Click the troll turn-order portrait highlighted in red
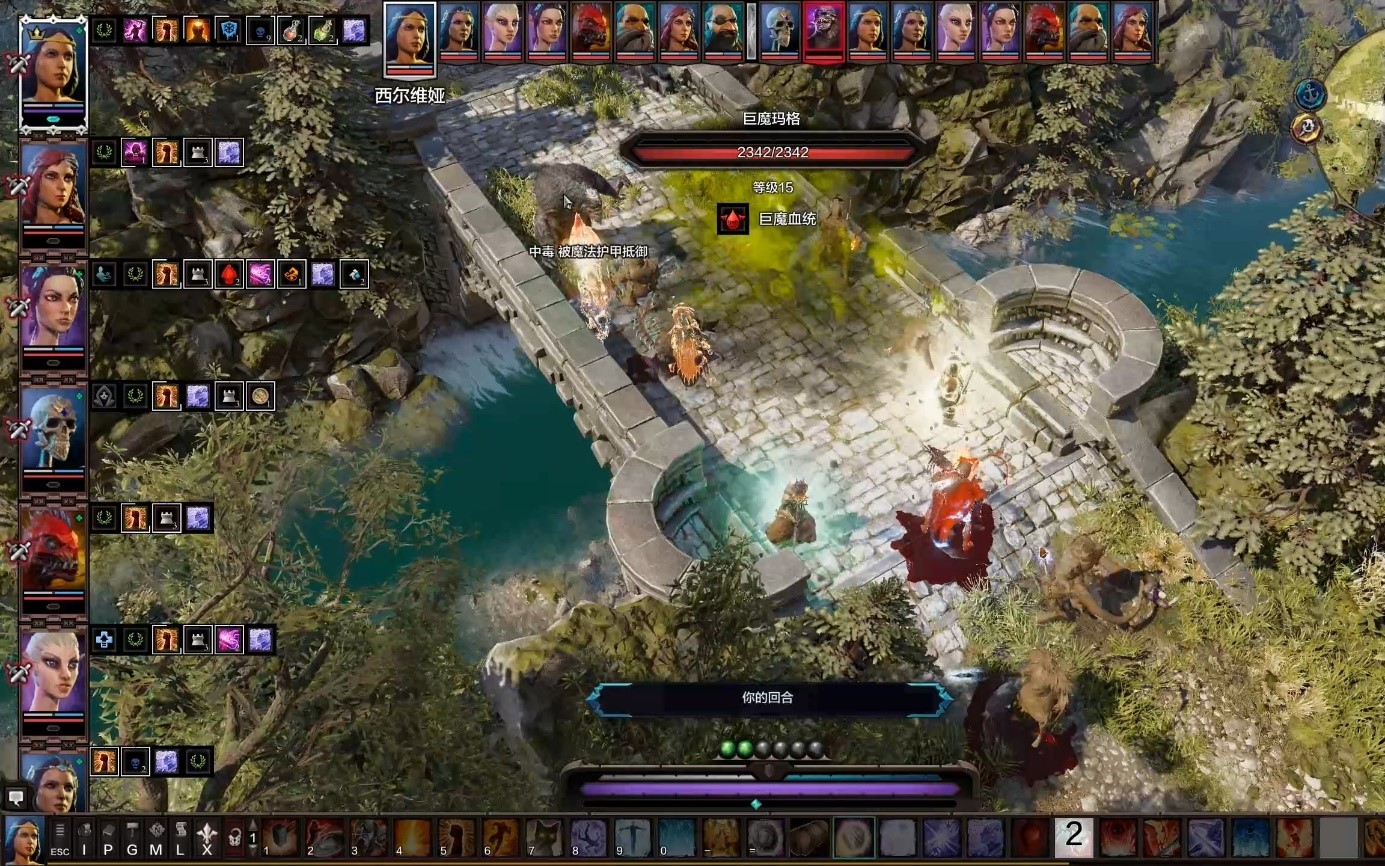1385x866 pixels. coord(823,30)
